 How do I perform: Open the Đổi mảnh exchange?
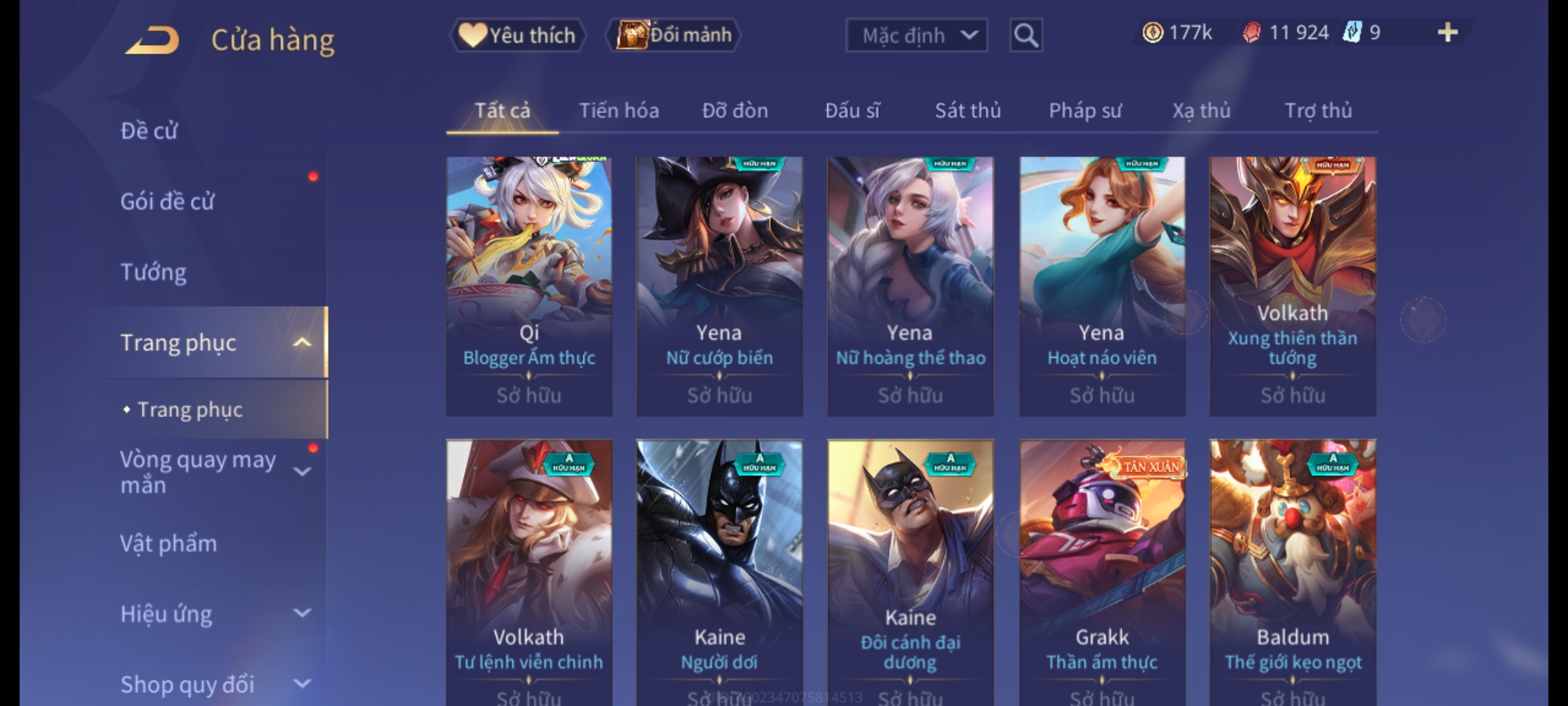click(x=674, y=35)
